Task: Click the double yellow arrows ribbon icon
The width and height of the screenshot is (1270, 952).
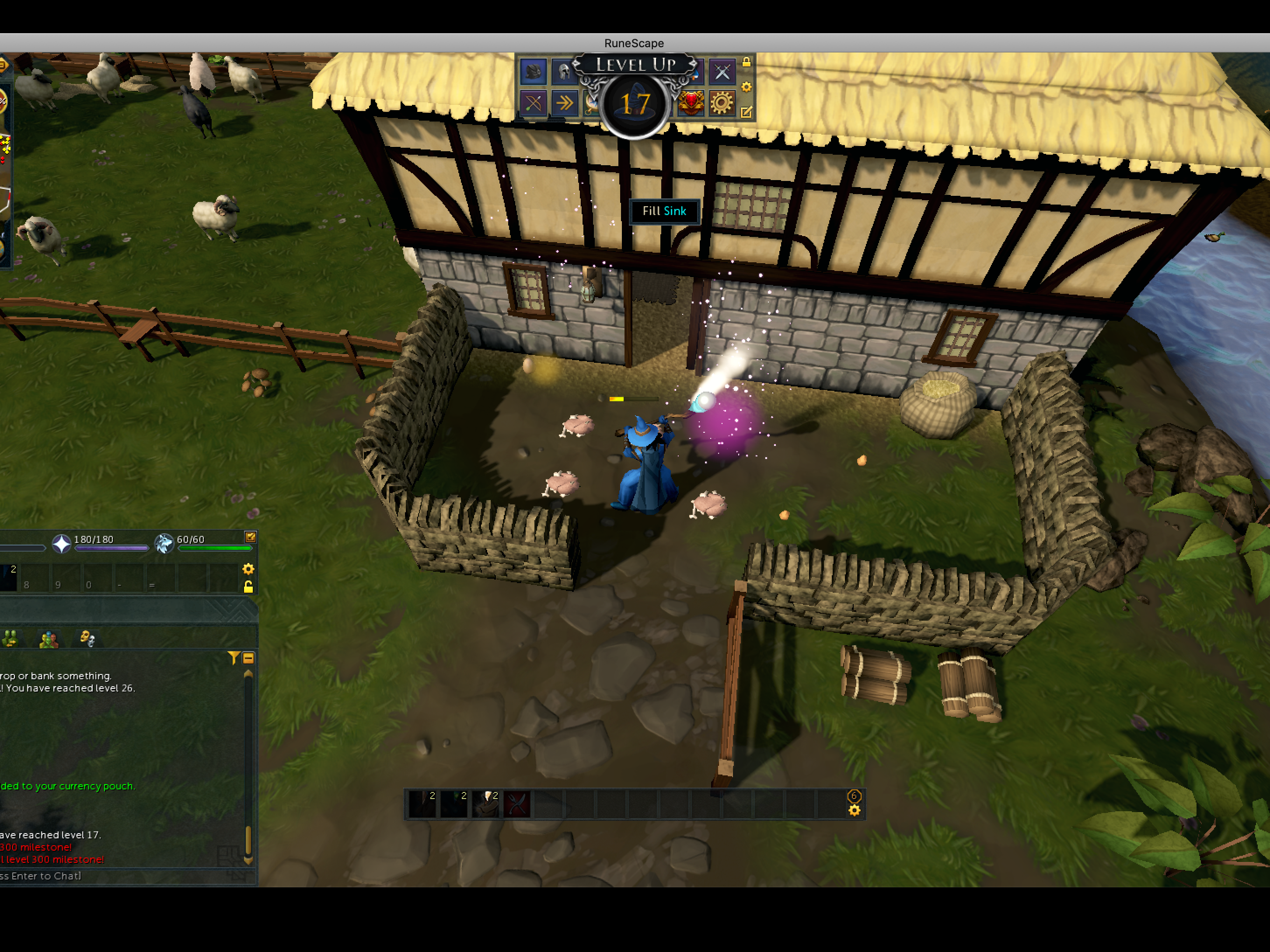Action: click(565, 103)
